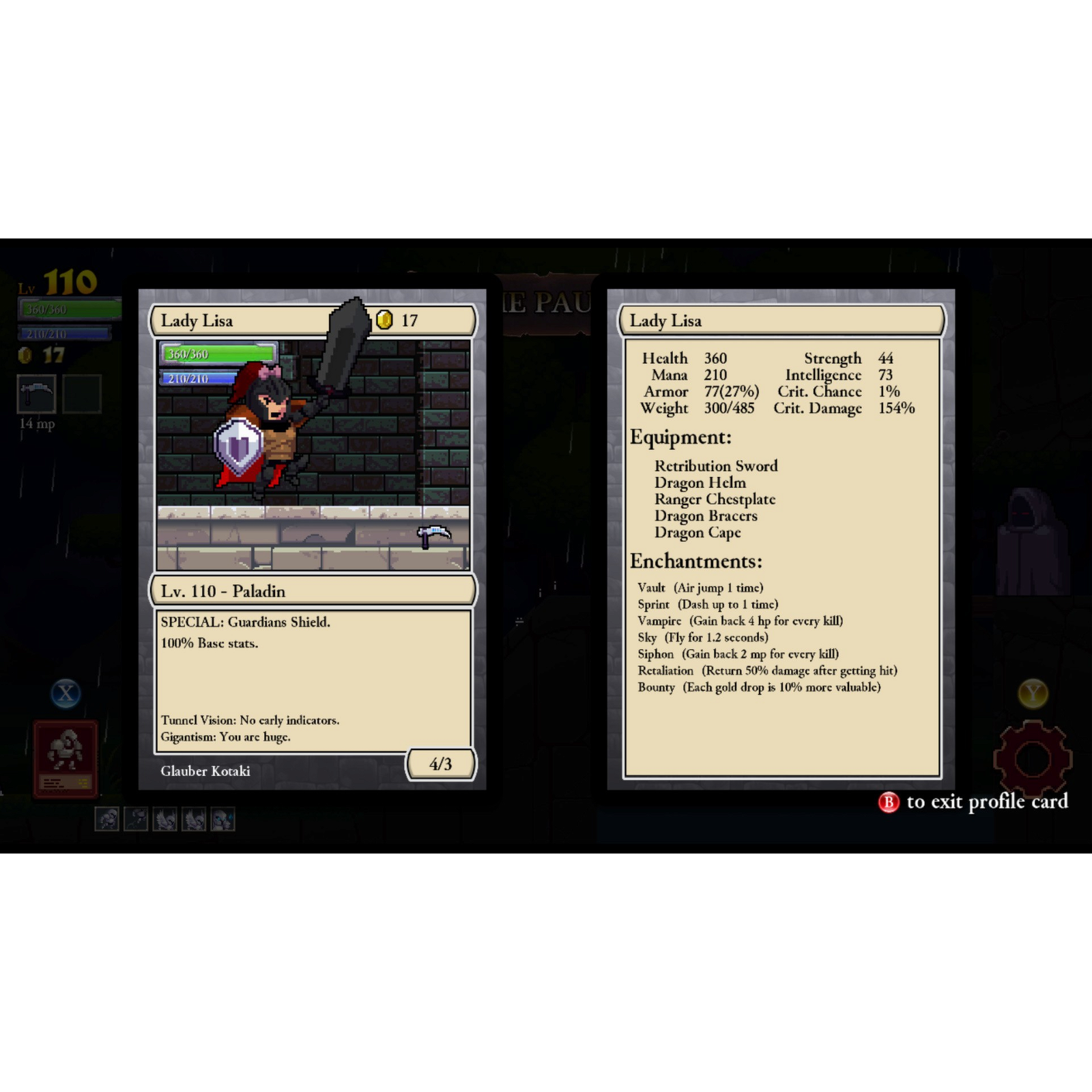Expand the Enchantments section header

coord(695,562)
